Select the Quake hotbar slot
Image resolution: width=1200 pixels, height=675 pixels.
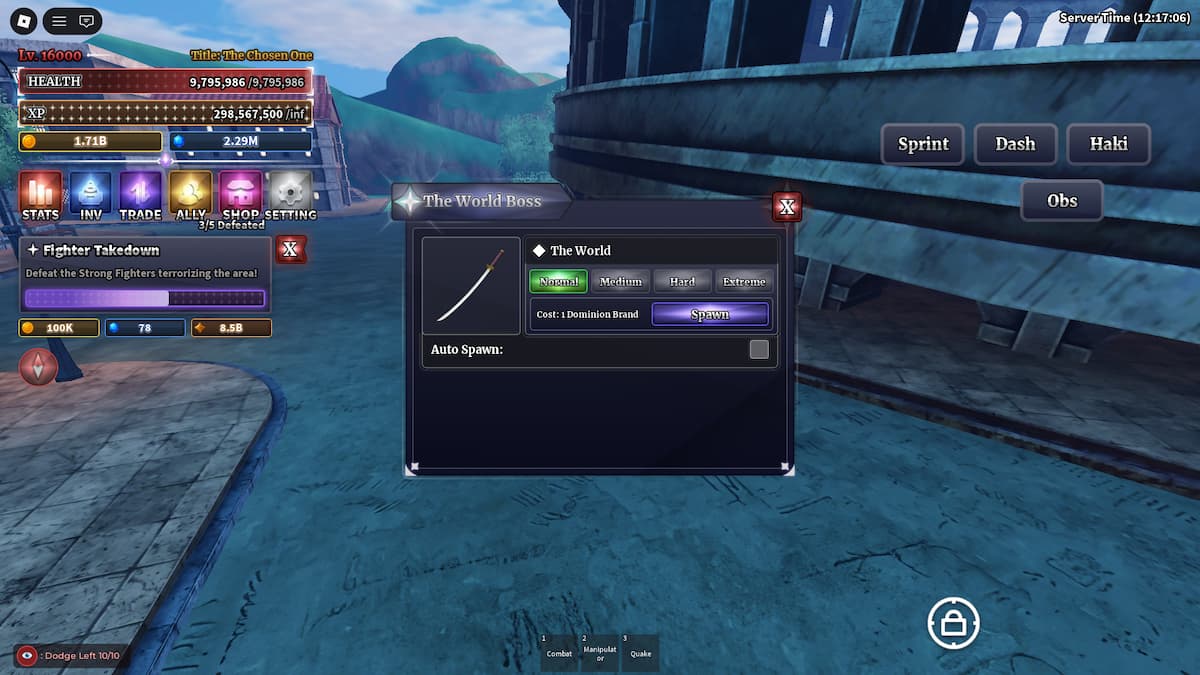pos(640,652)
